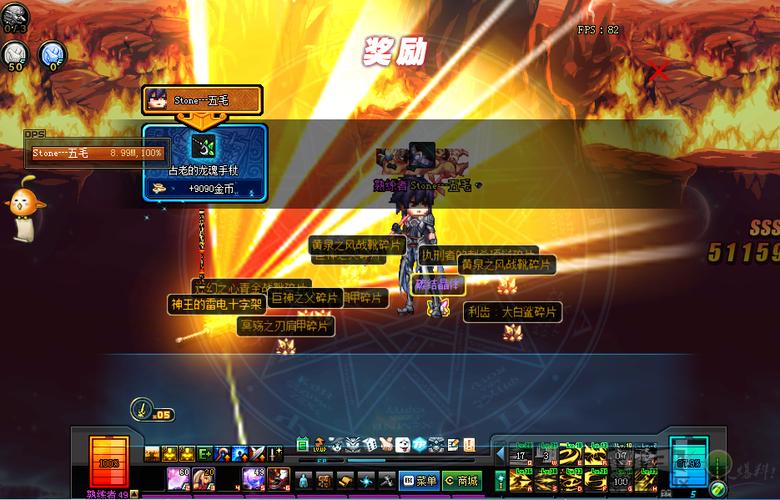This screenshot has width=780, height=500.
Task: Open the dice icon in the toolbar
Action: [x=370, y=444]
